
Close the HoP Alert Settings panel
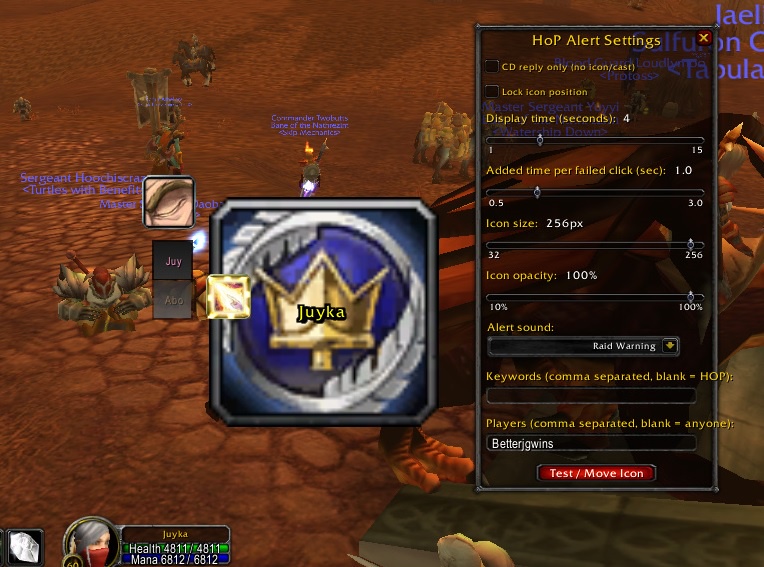coord(703,39)
